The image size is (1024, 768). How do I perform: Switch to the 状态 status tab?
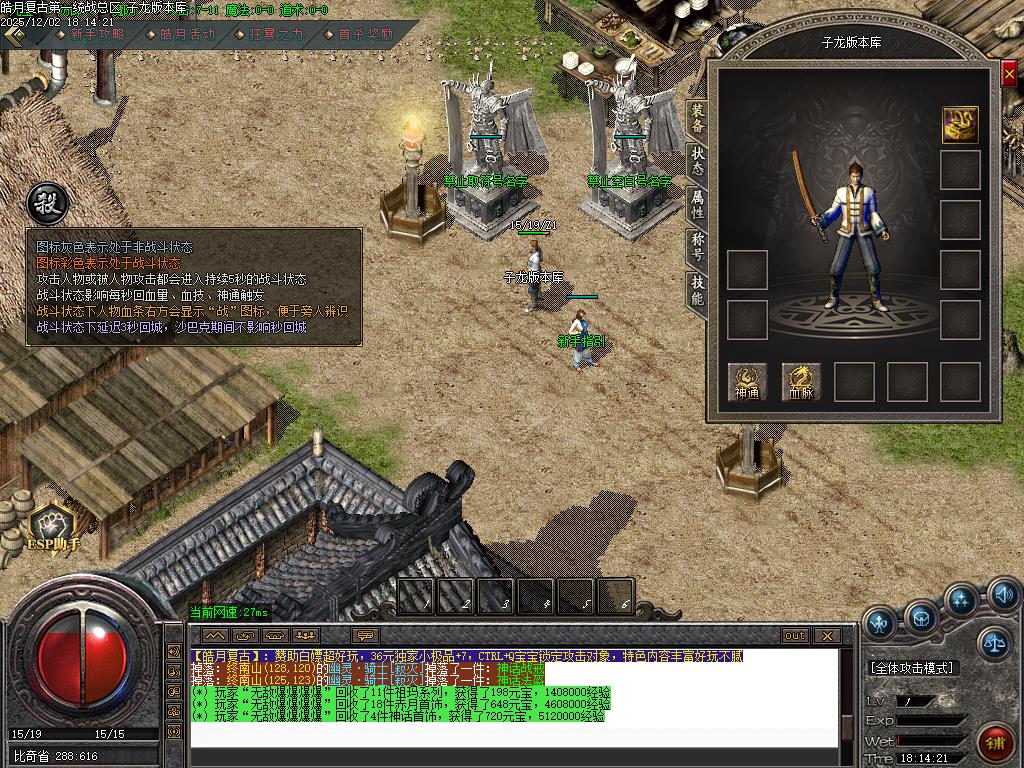tap(697, 162)
